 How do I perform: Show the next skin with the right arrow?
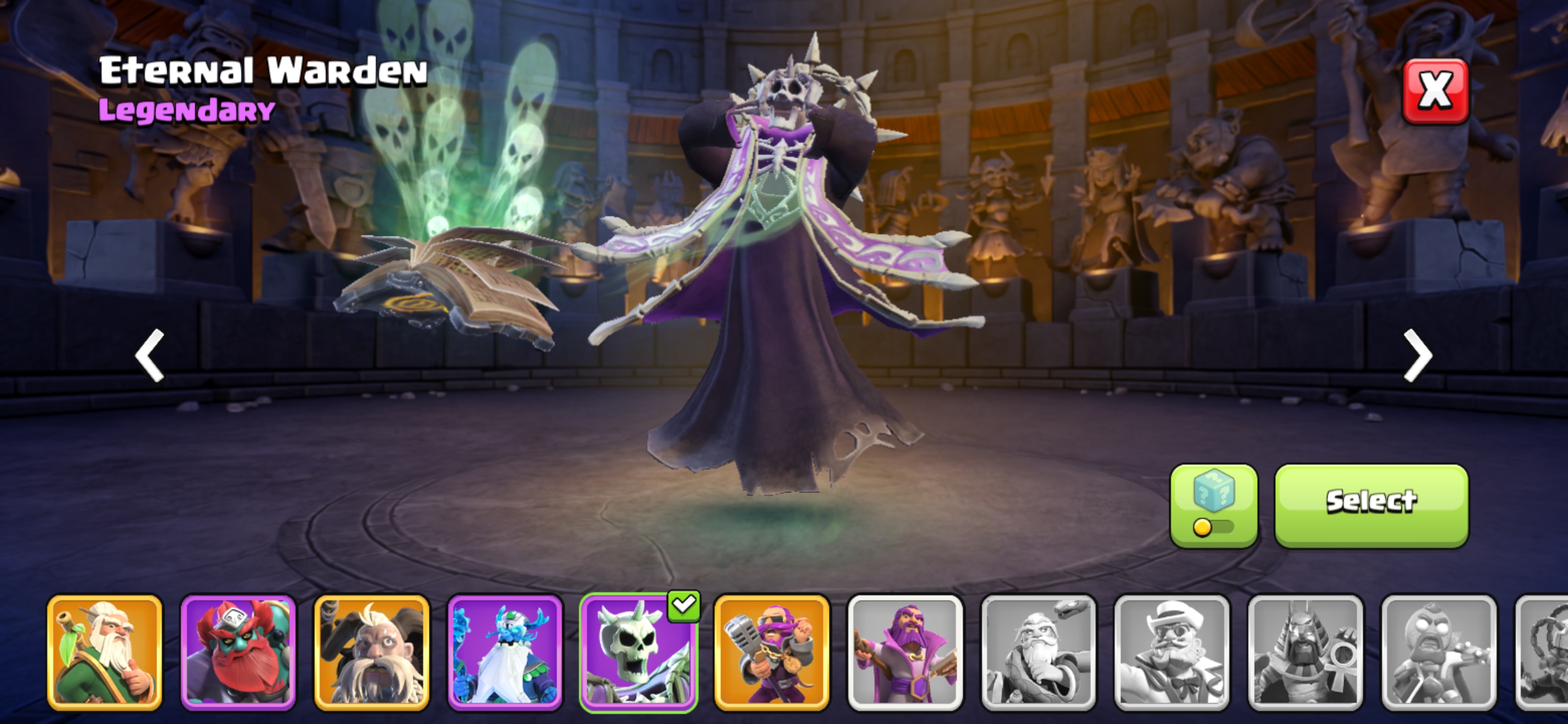click(1418, 355)
